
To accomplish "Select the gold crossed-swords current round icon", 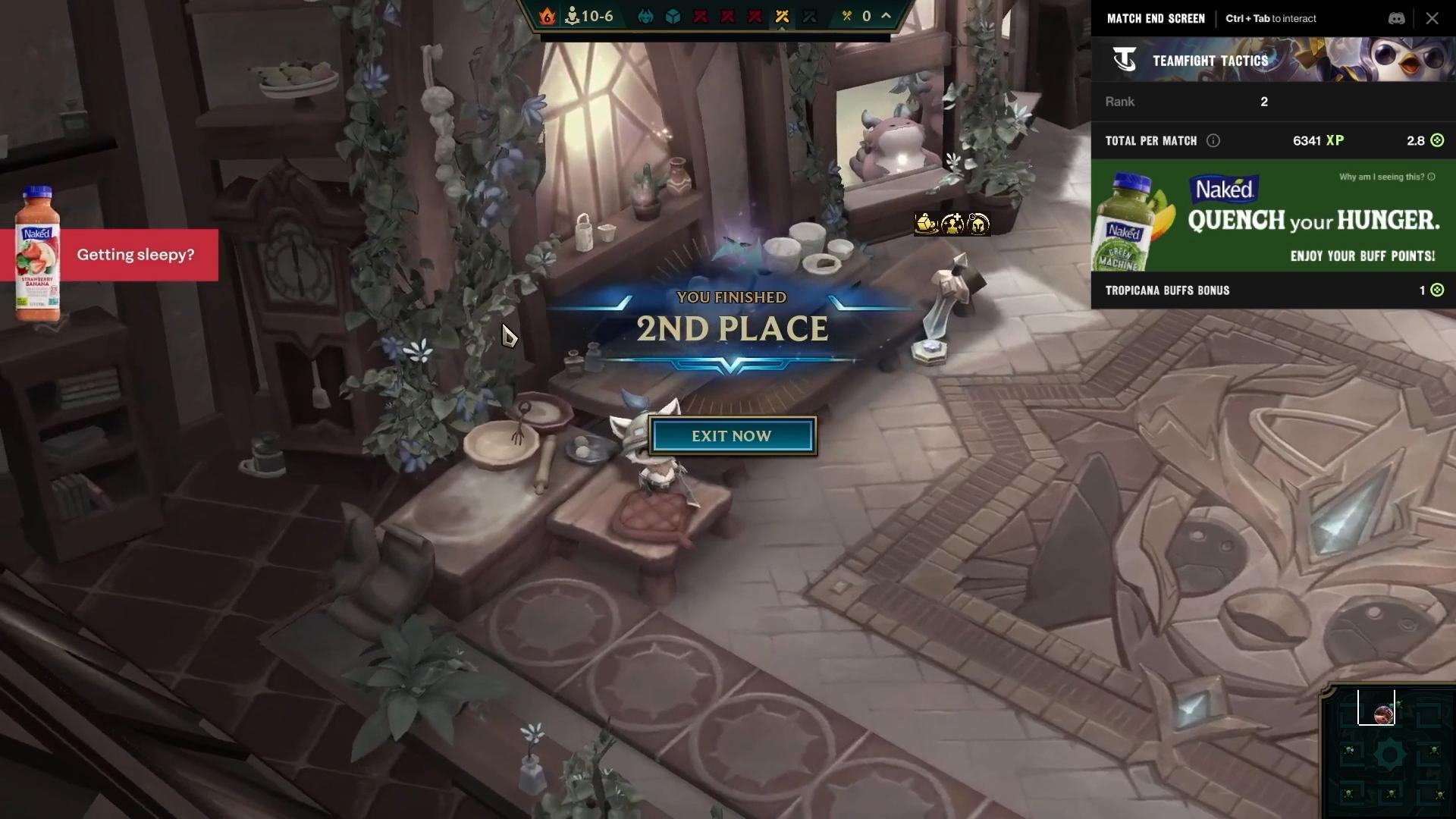I will [783, 17].
